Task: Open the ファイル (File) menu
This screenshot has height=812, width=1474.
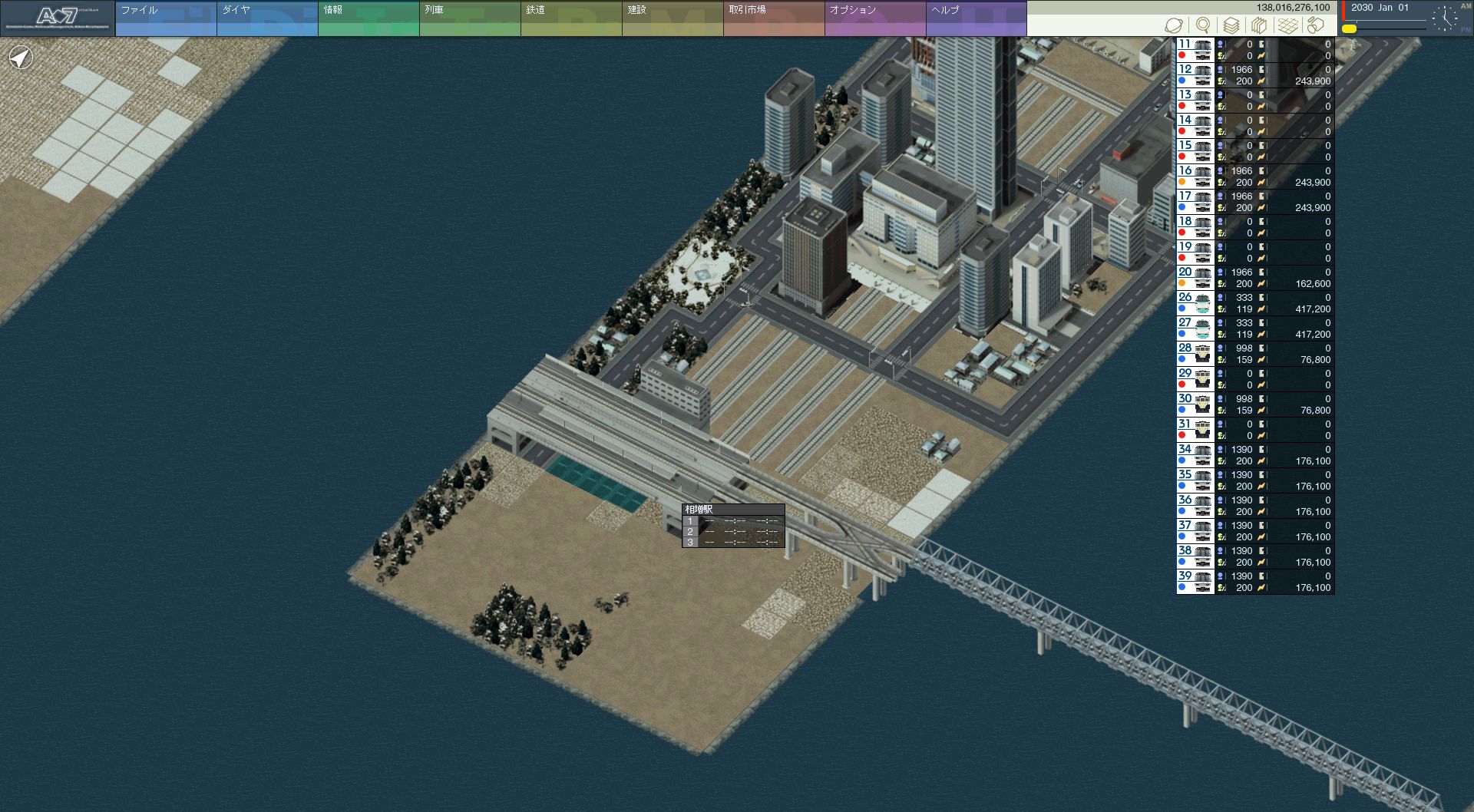Action: [x=165, y=18]
